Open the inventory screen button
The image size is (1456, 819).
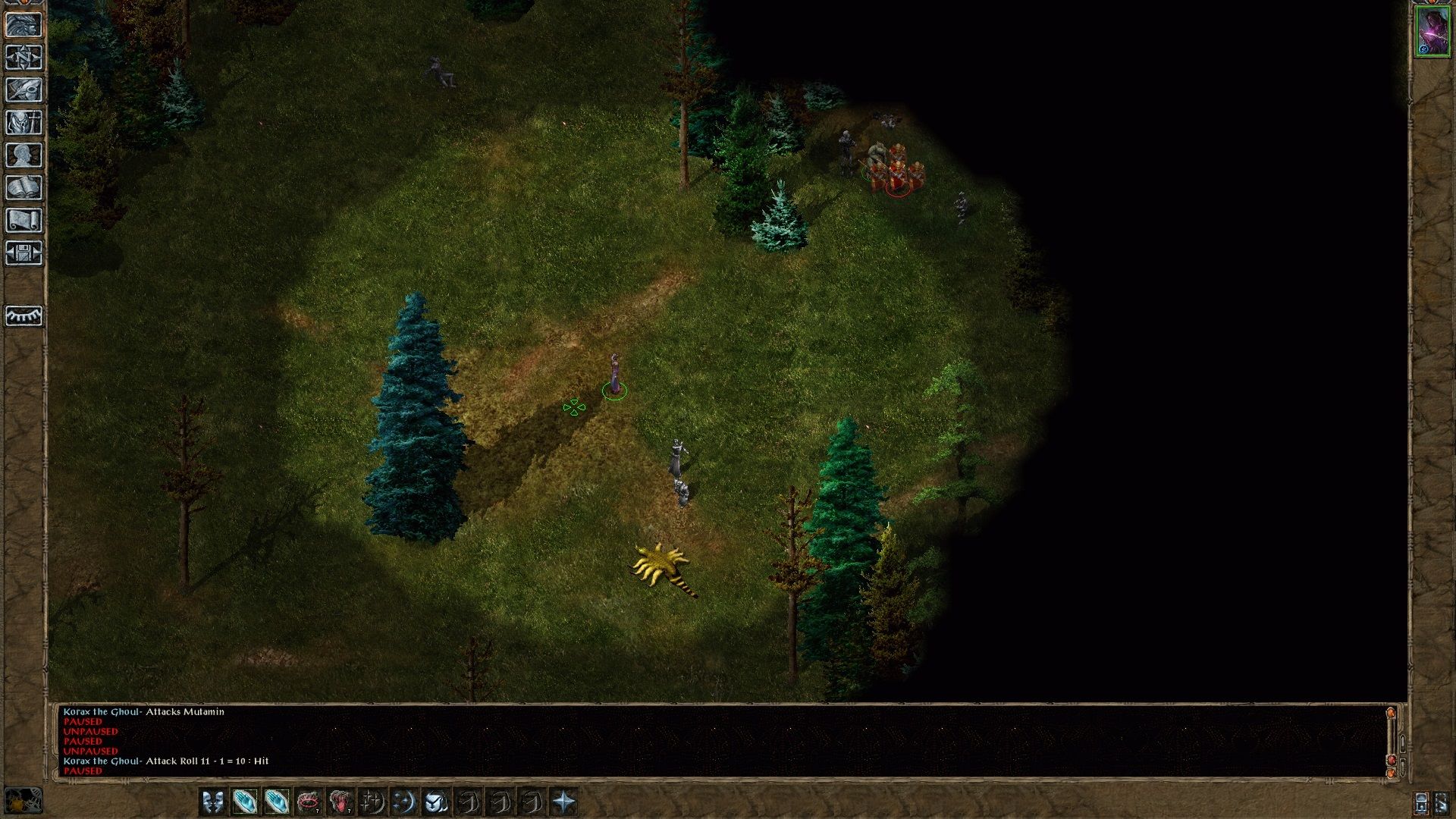pos(24,123)
